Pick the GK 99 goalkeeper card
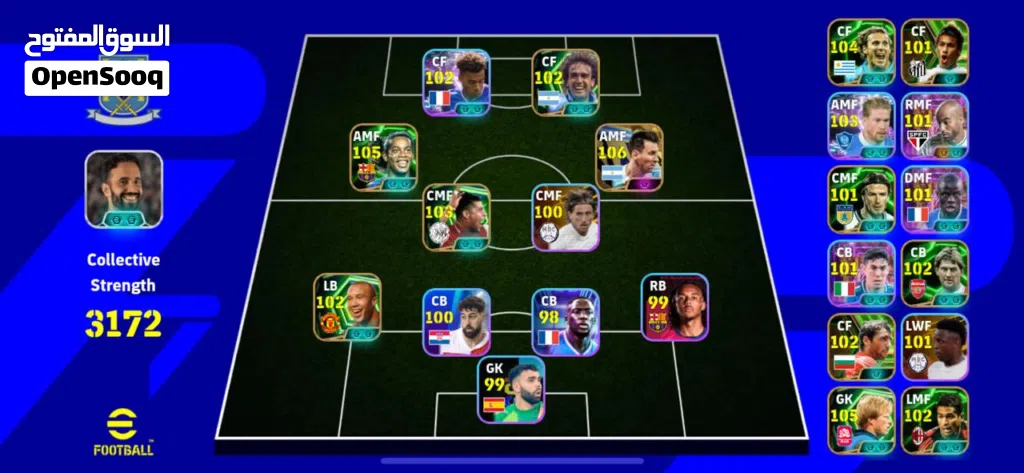The image size is (1024, 473). point(511,390)
